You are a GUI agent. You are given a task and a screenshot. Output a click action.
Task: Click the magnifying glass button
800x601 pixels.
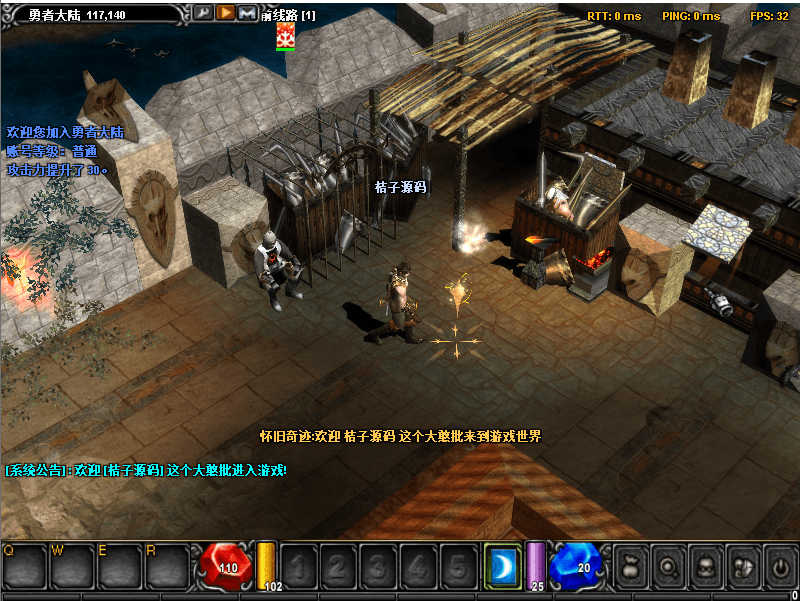click(669, 567)
